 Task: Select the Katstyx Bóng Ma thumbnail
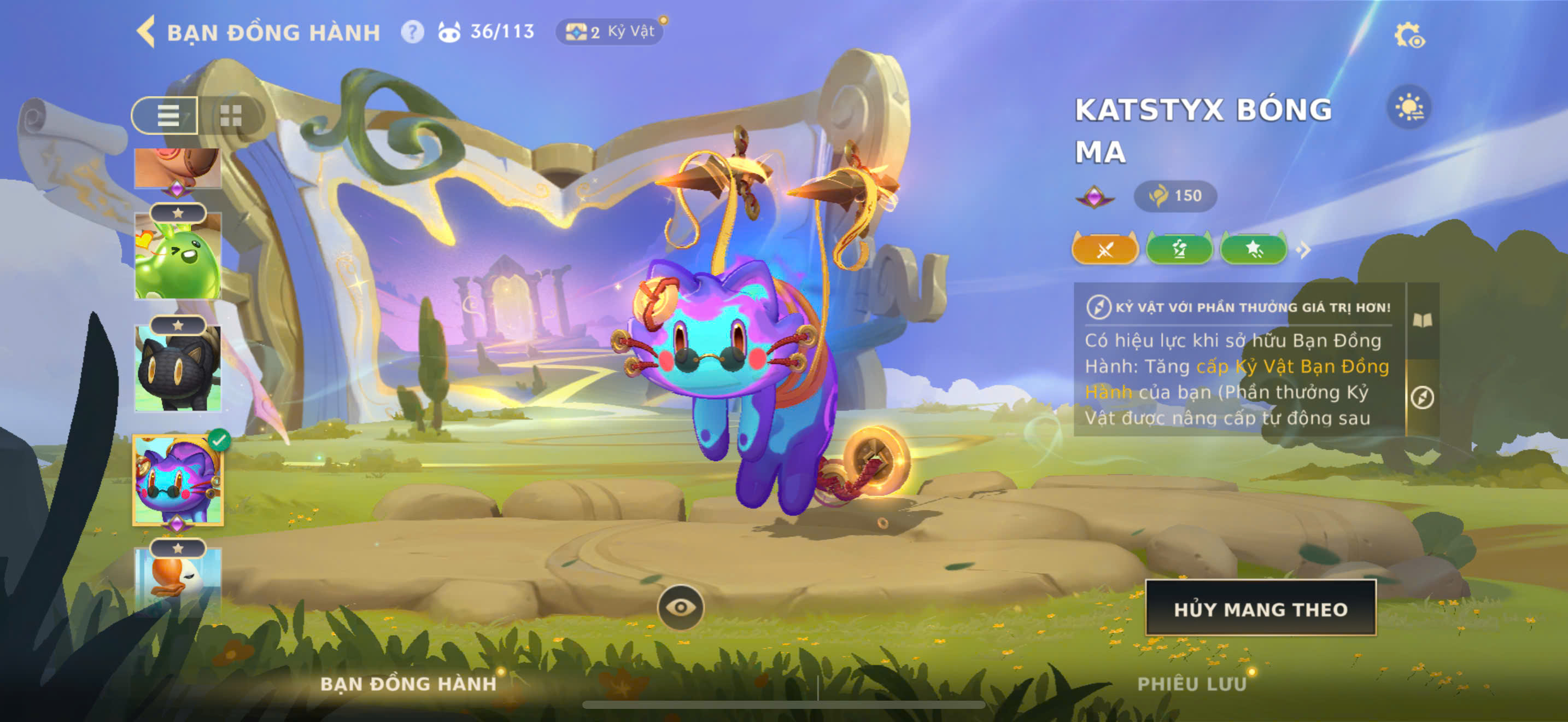click(x=178, y=480)
